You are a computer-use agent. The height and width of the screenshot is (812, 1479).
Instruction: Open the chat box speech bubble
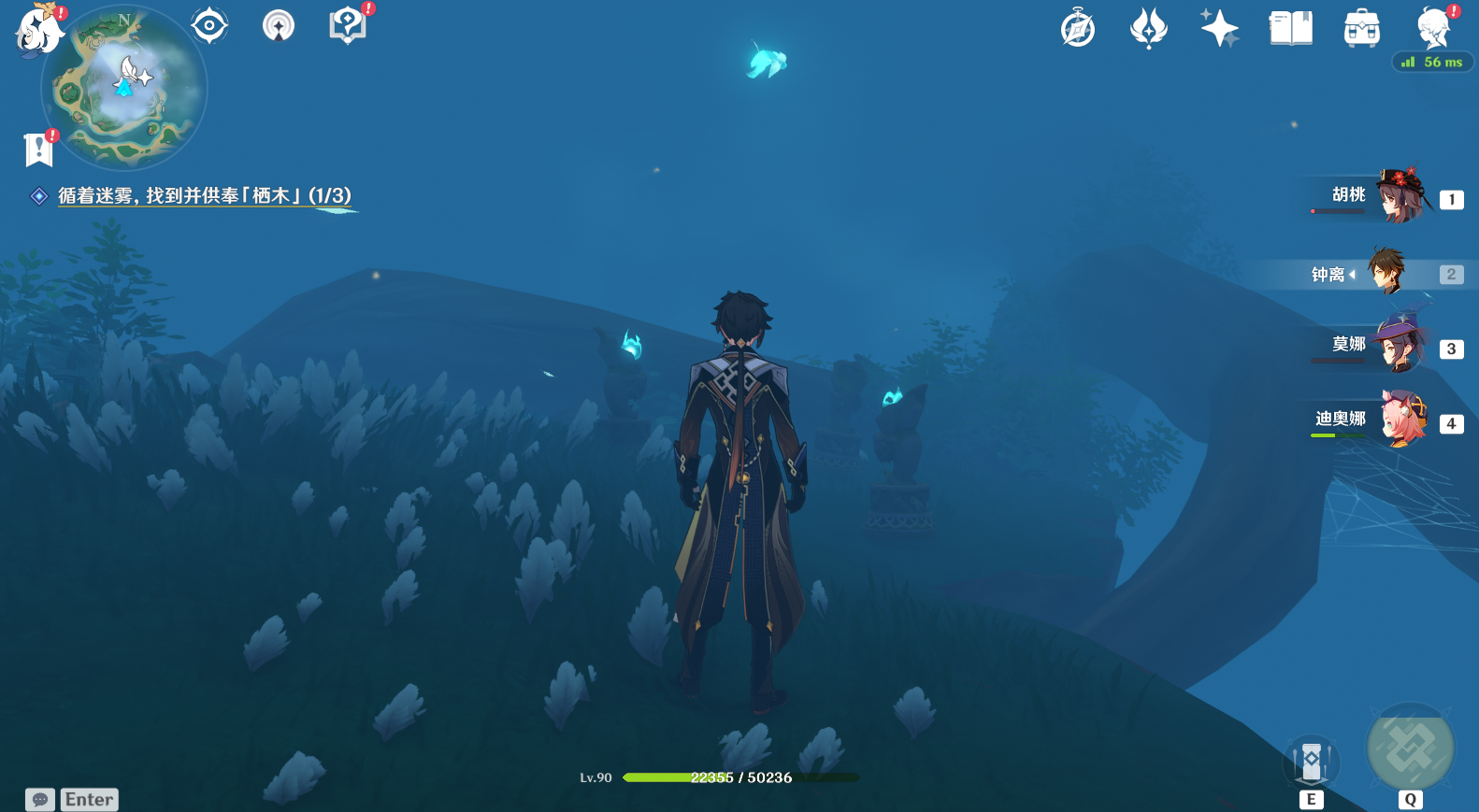point(40,800)
